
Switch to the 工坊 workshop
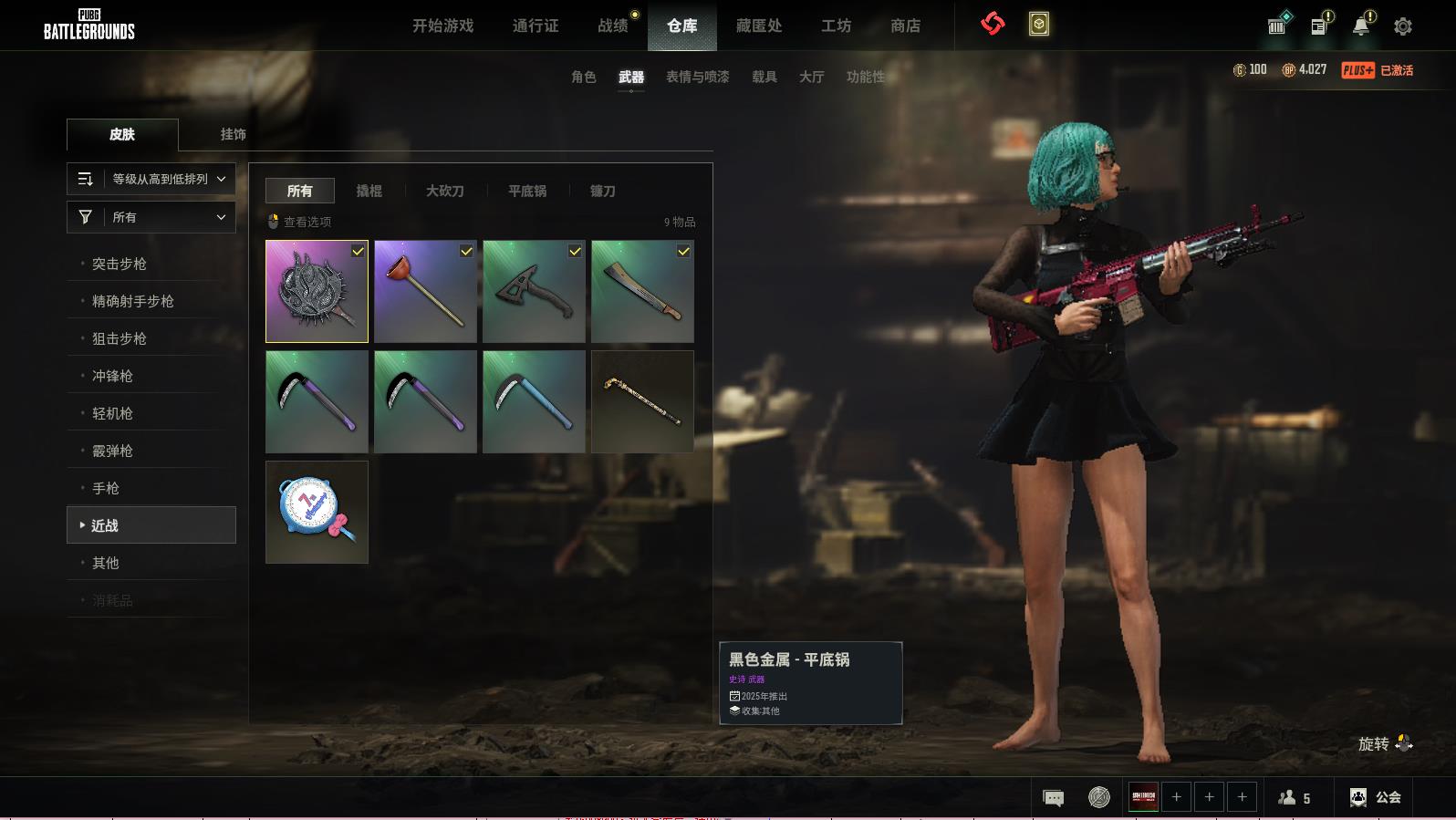click(x=836, y=26)
